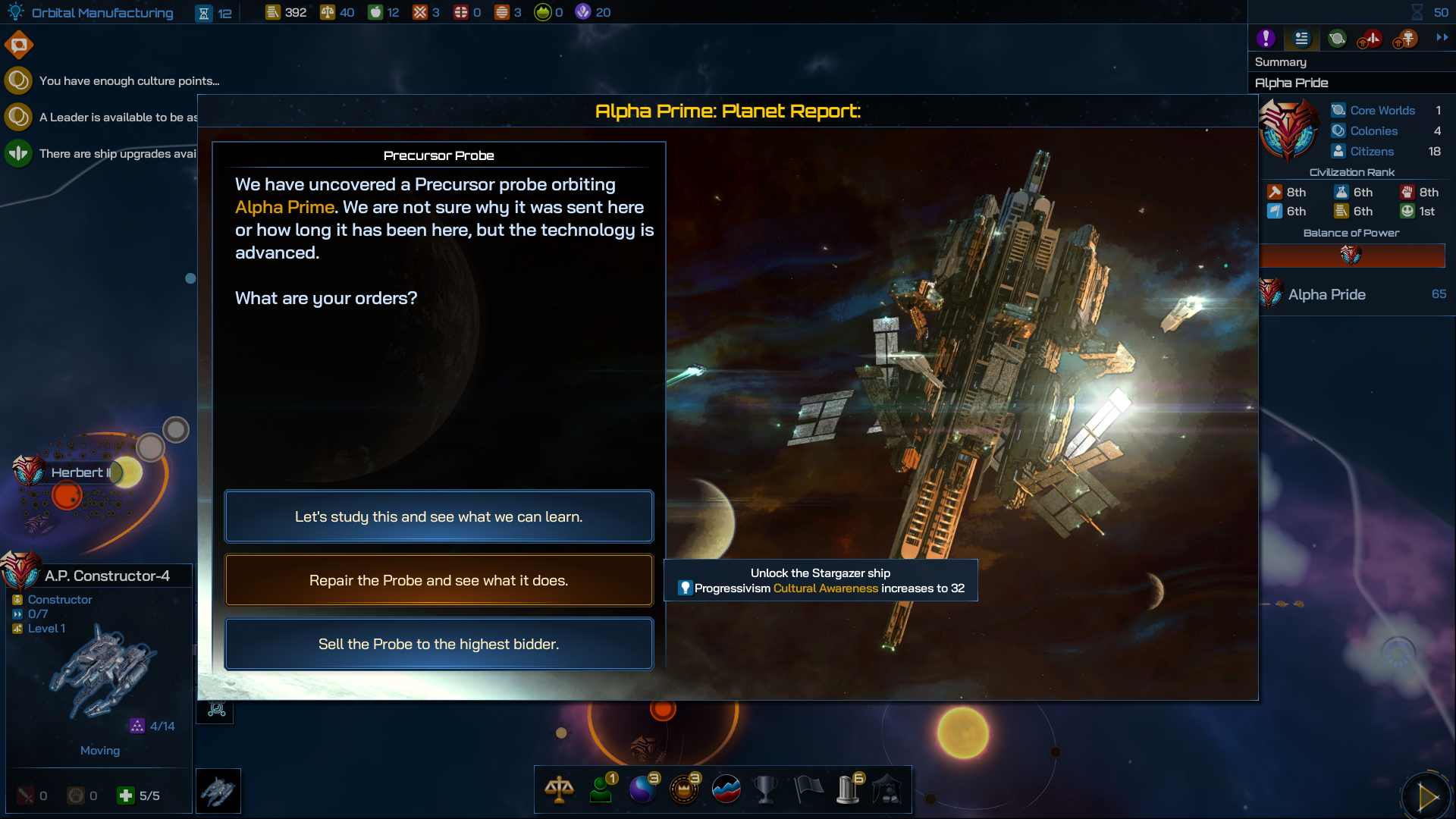Open the red and blue graph statistics
This screenshot has height=819, width=1456.
(726, 789)
